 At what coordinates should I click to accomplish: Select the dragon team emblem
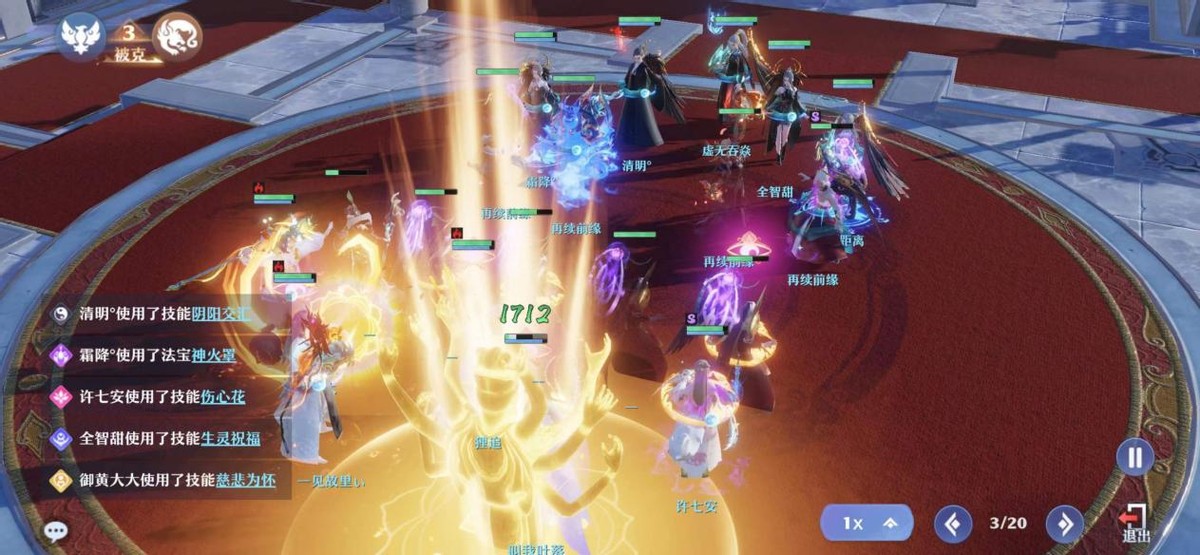click(177, 38)
